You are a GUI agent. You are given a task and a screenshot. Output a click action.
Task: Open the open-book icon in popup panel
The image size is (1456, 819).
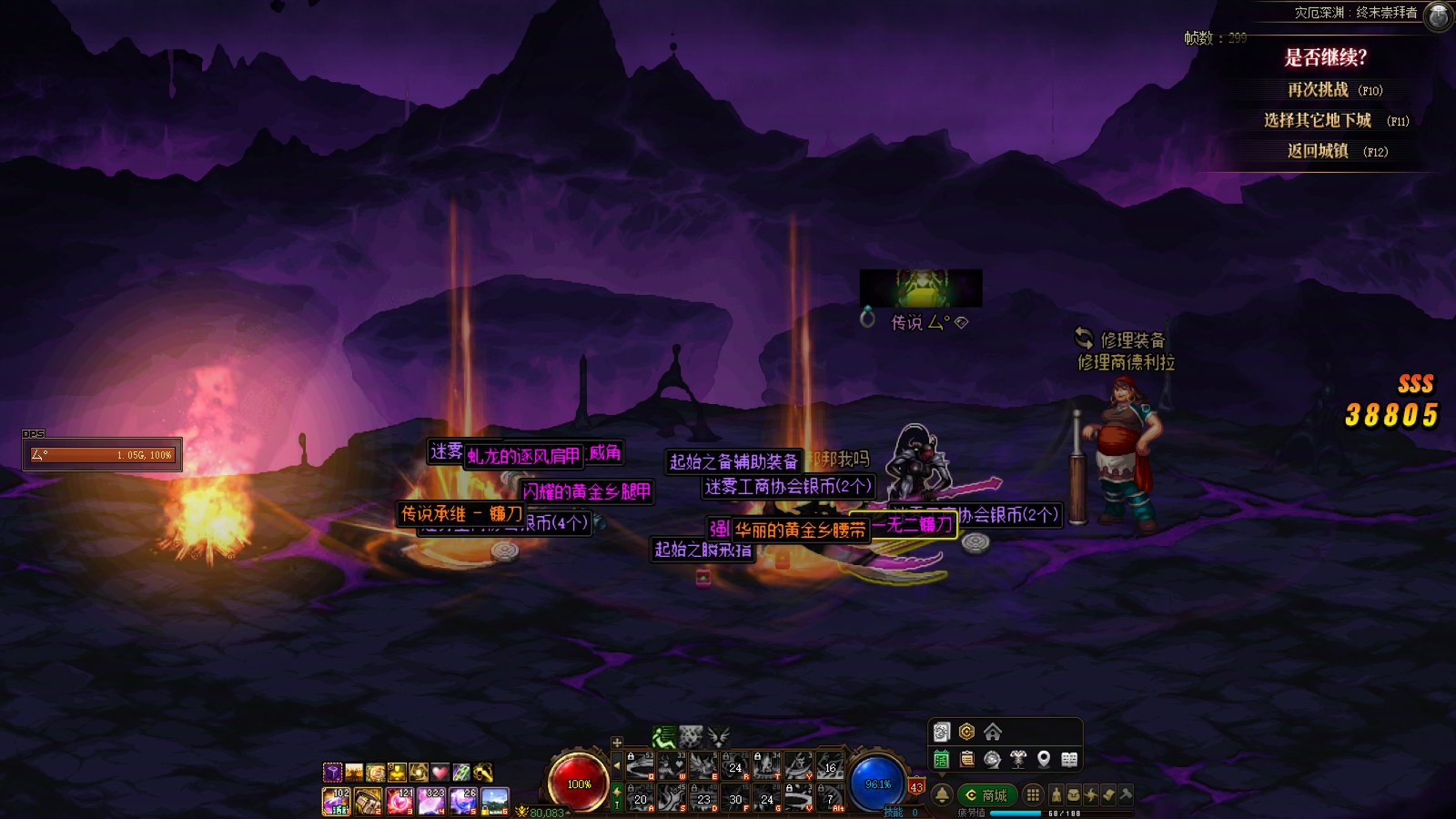pyautogui.click(x=1069, y=759)
